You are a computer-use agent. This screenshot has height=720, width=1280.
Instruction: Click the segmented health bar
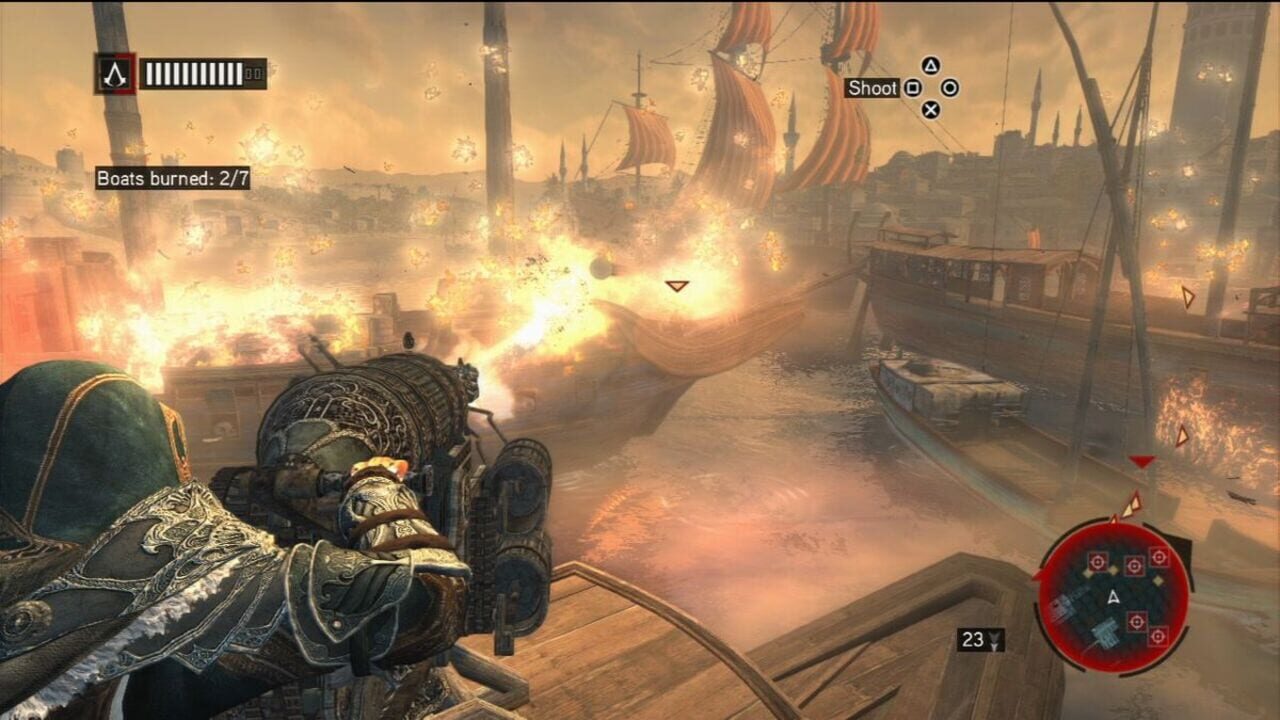coord(194,72)
